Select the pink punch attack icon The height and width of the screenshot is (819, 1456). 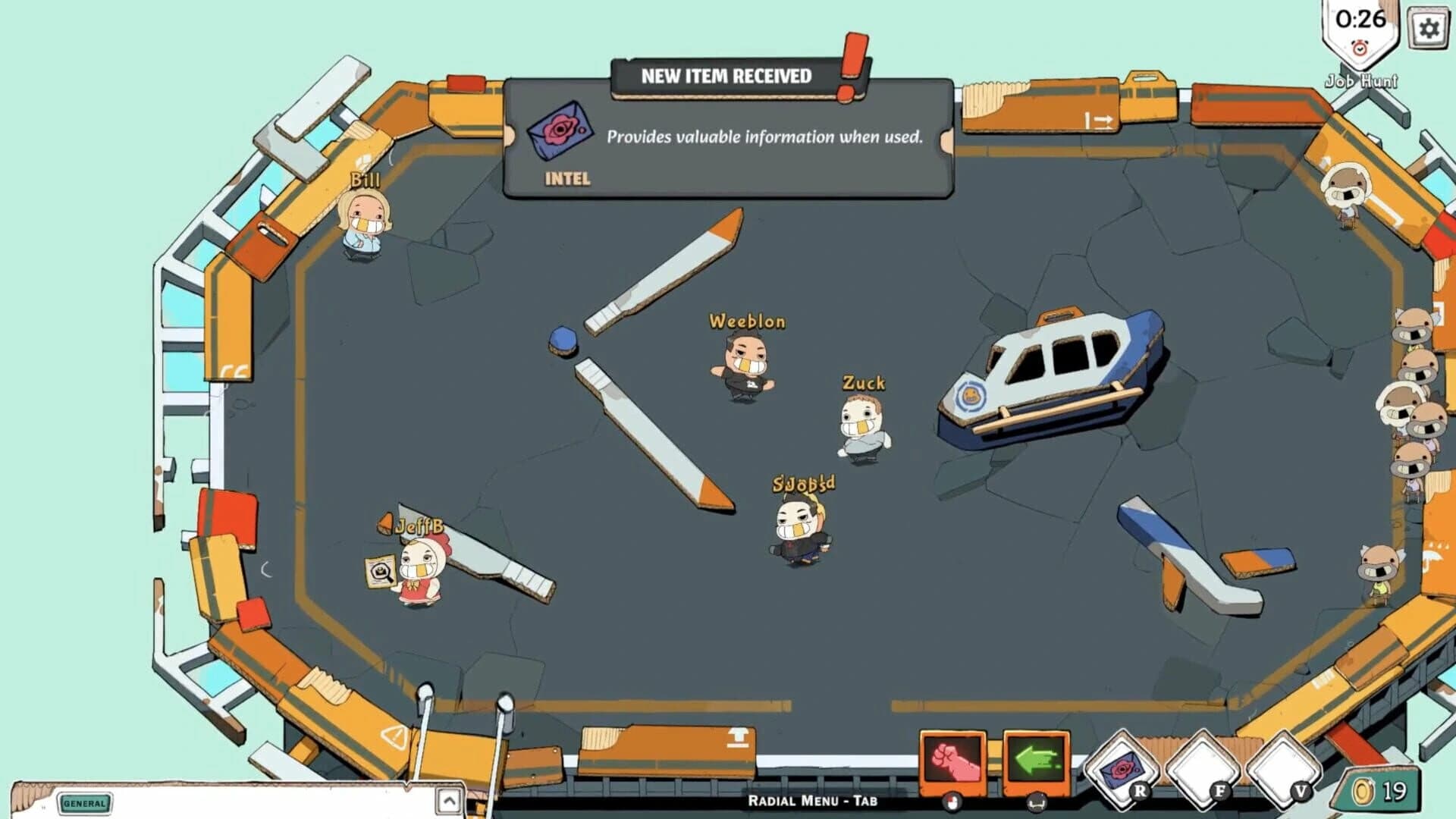click(x=954, y=760)
